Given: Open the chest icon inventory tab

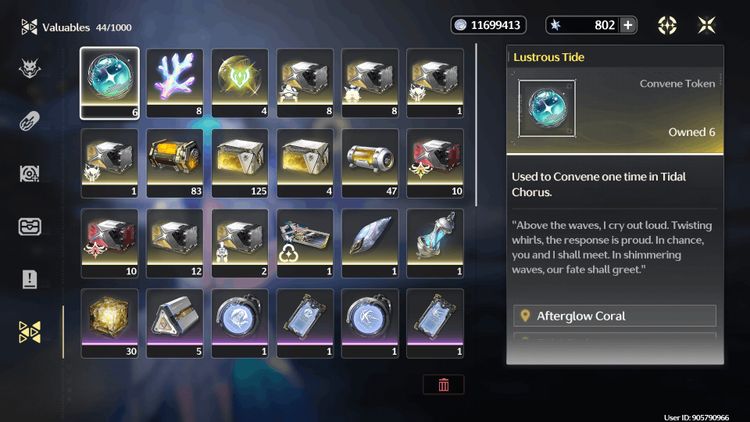Looking at the screenshot, I should [x=30, y=226].
